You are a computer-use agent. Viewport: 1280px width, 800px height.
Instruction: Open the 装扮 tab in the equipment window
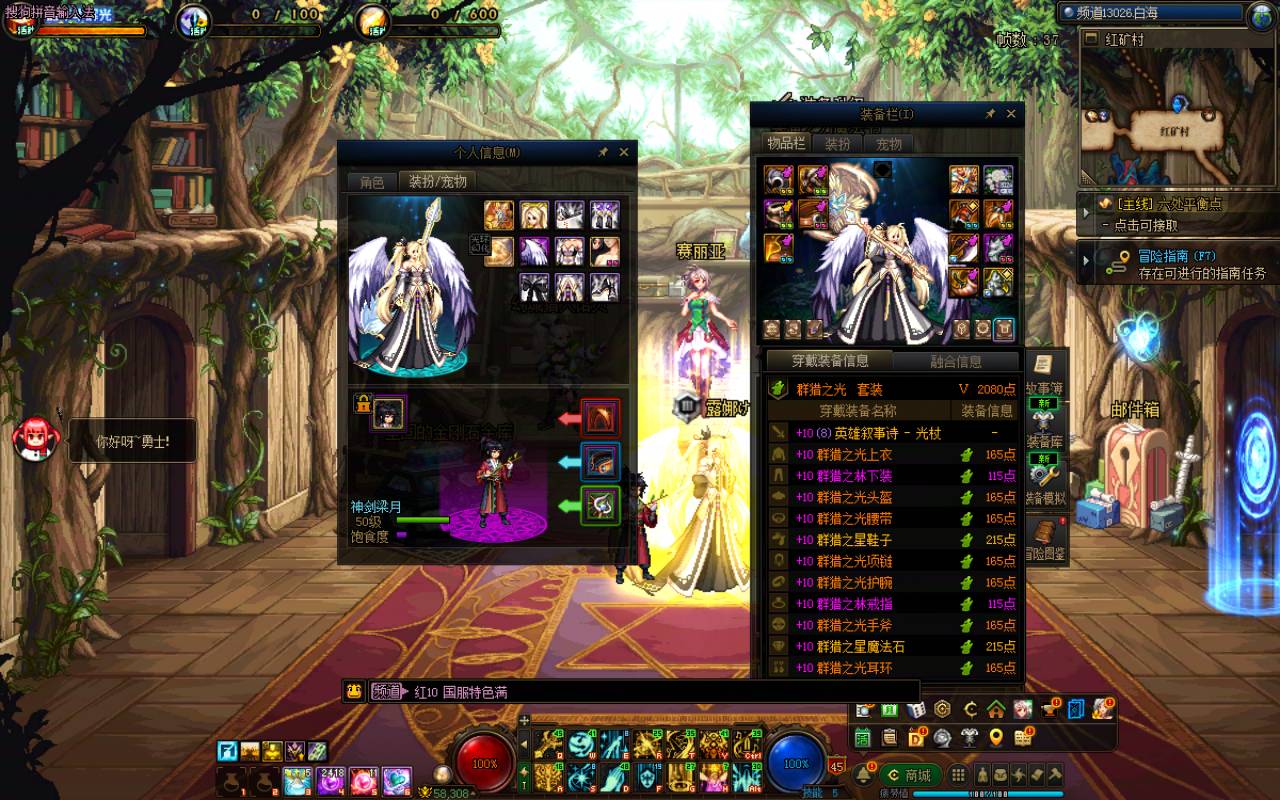point(837,144)
